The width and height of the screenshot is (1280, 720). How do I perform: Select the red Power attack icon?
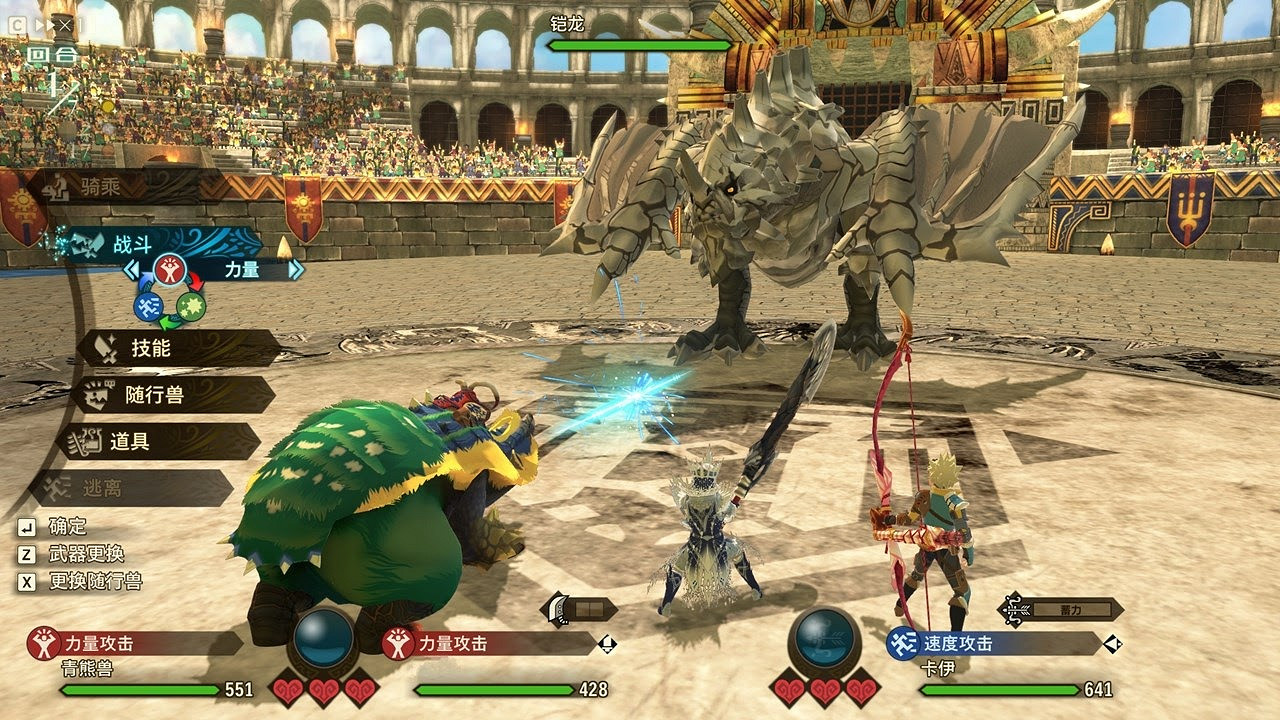[x=169, y=268]
